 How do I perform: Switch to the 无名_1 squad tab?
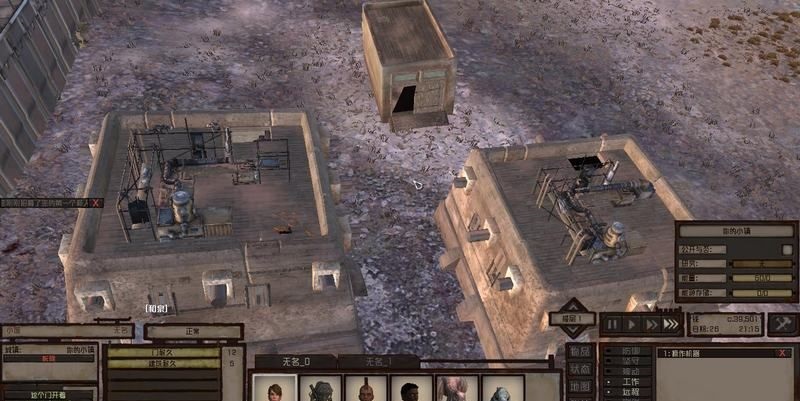point(377,362)
